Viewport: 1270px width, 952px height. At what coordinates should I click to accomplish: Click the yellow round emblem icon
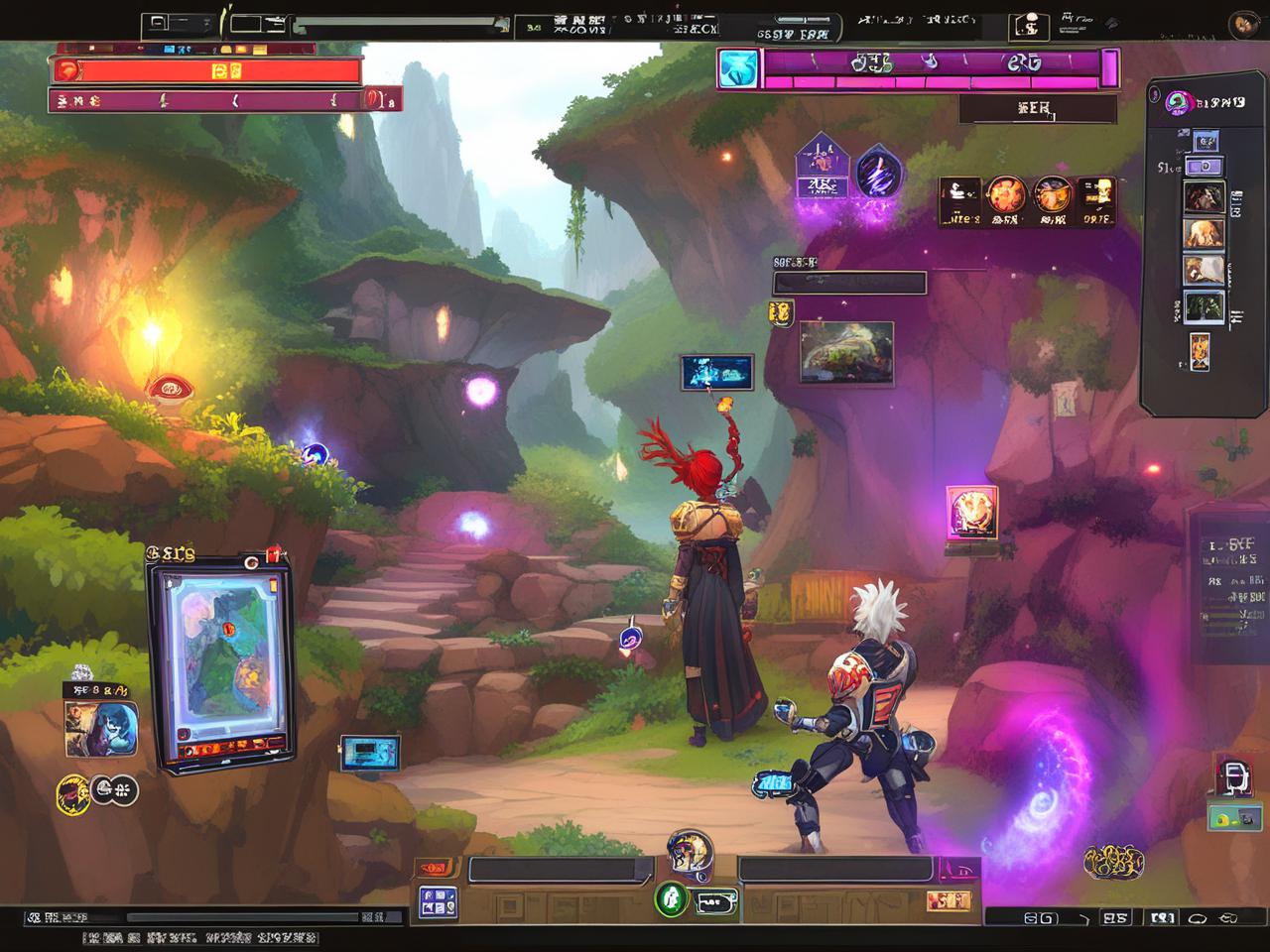pos(74,792)
